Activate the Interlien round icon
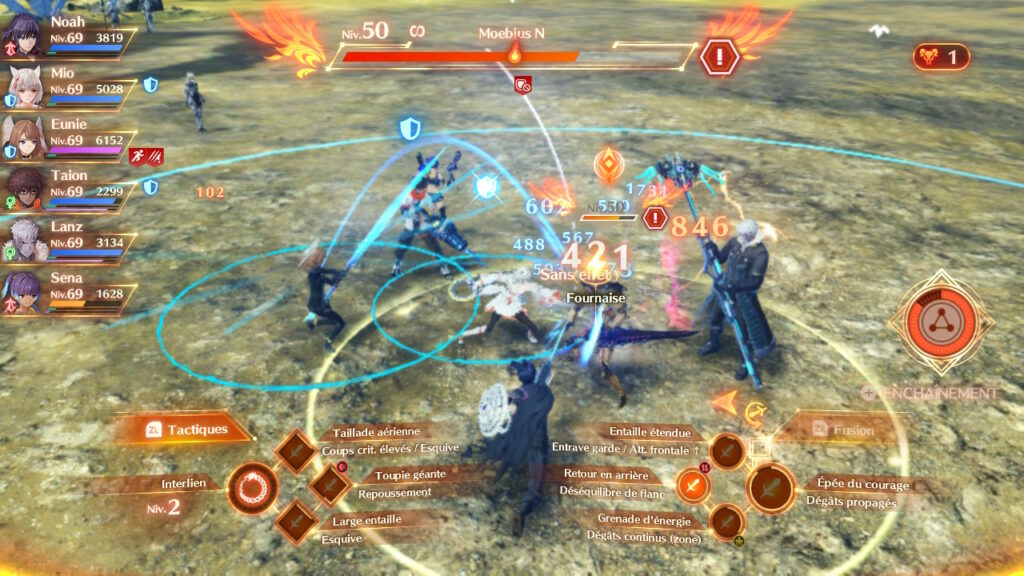The image size is (1024, 576). 251,489
